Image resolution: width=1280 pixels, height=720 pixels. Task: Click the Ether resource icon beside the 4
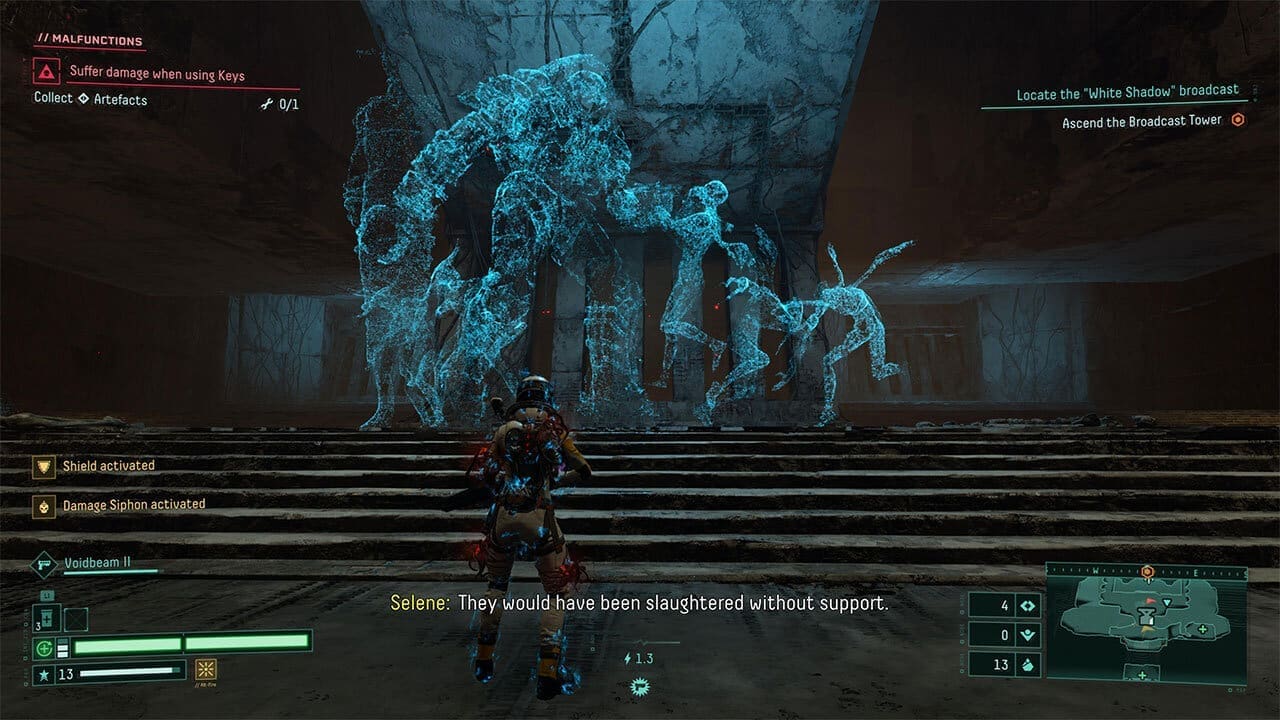1026,606
